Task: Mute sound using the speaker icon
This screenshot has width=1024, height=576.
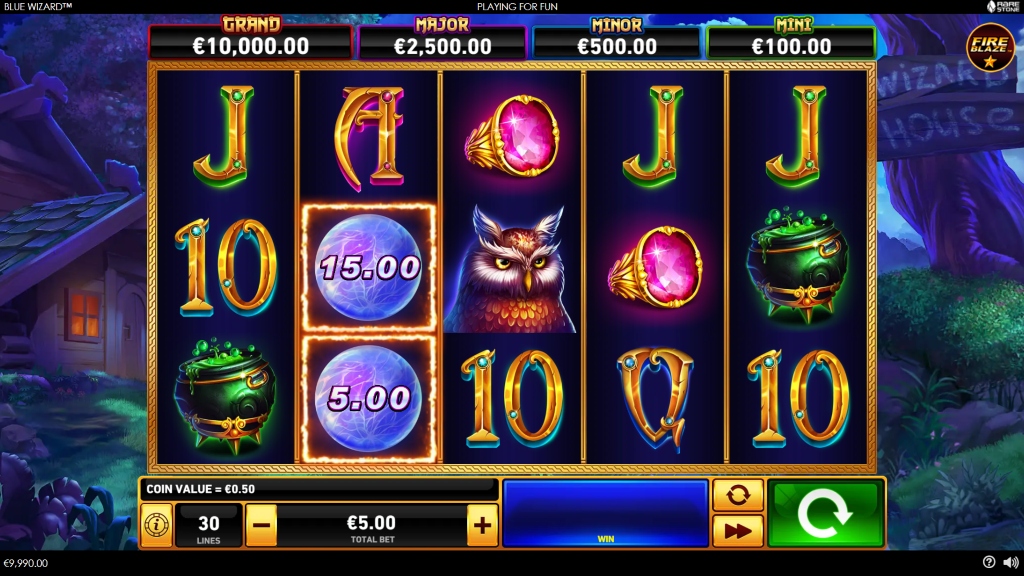Action: 1009,563
